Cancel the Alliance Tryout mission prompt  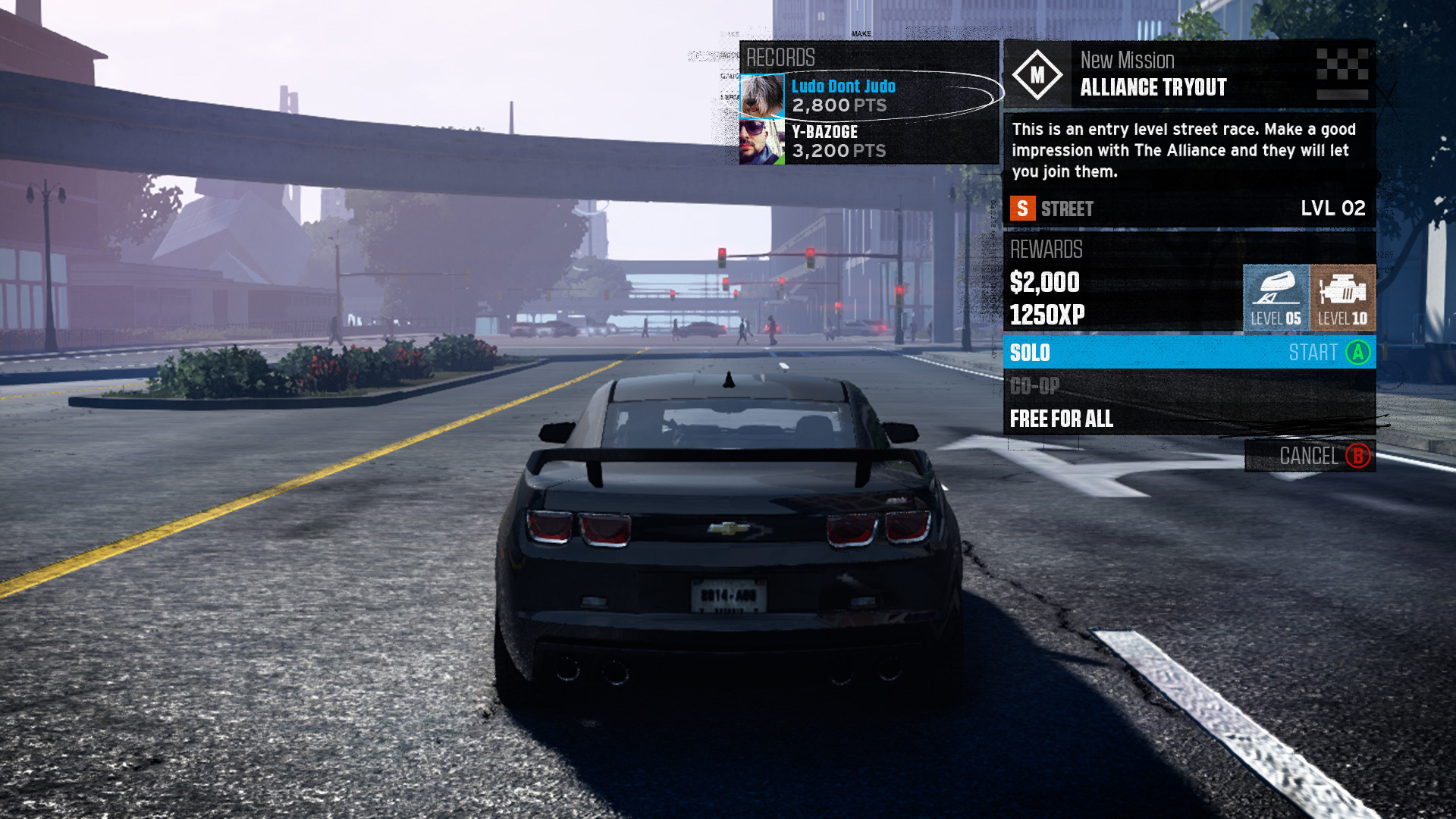(x=1310, y=456)
